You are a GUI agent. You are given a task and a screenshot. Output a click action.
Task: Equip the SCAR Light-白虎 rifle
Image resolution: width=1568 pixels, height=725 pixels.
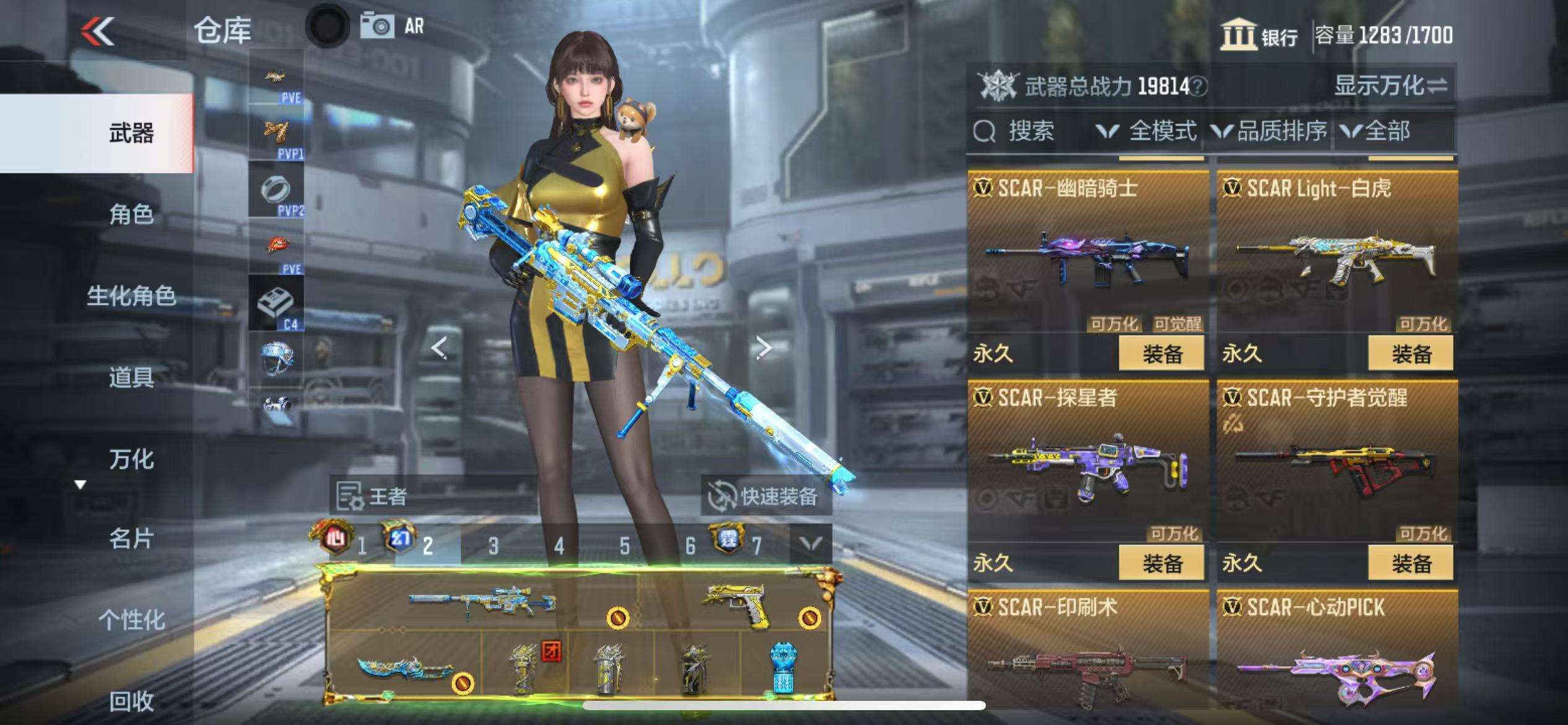click(1410, 354)
